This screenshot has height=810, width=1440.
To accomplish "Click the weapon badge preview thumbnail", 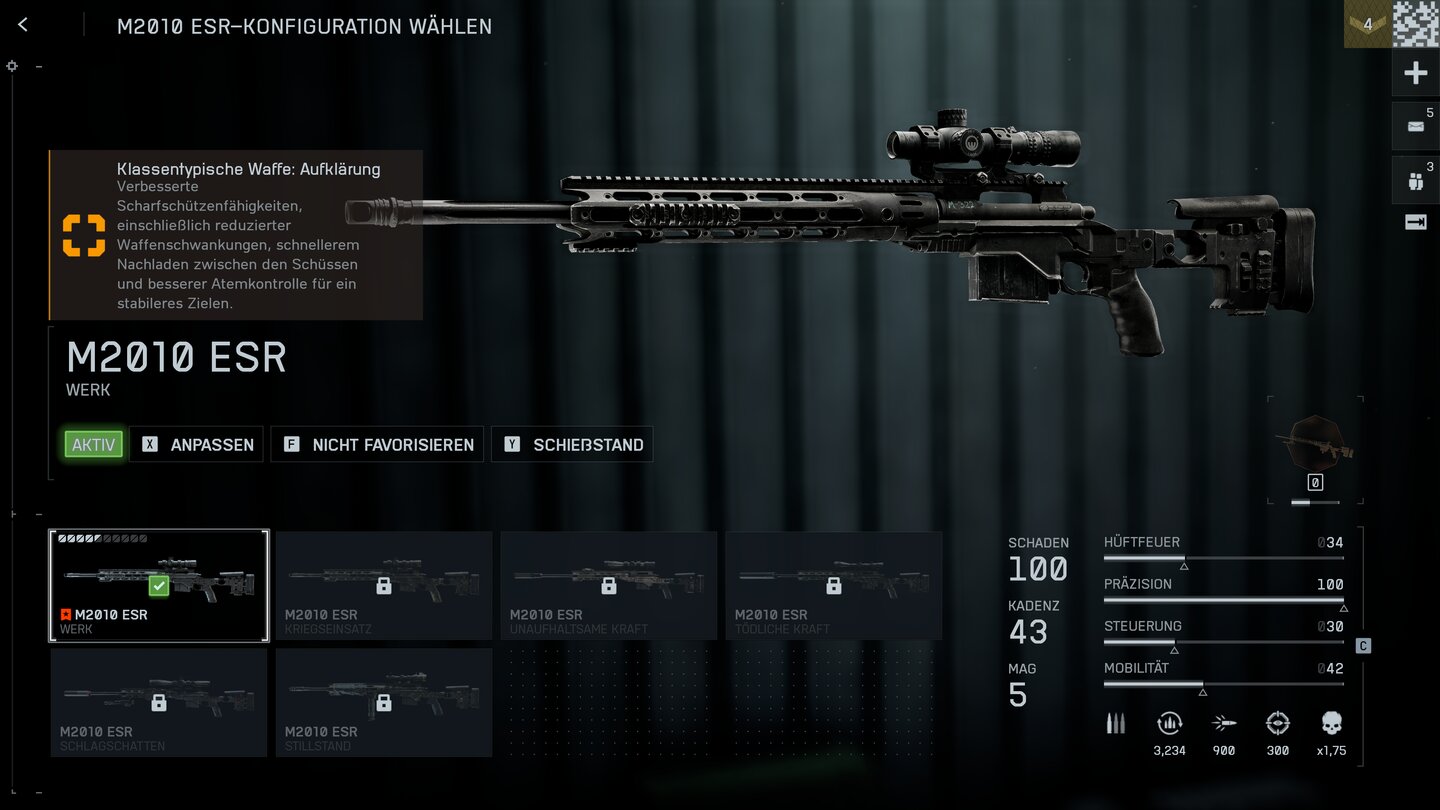I will point(1315,441).
